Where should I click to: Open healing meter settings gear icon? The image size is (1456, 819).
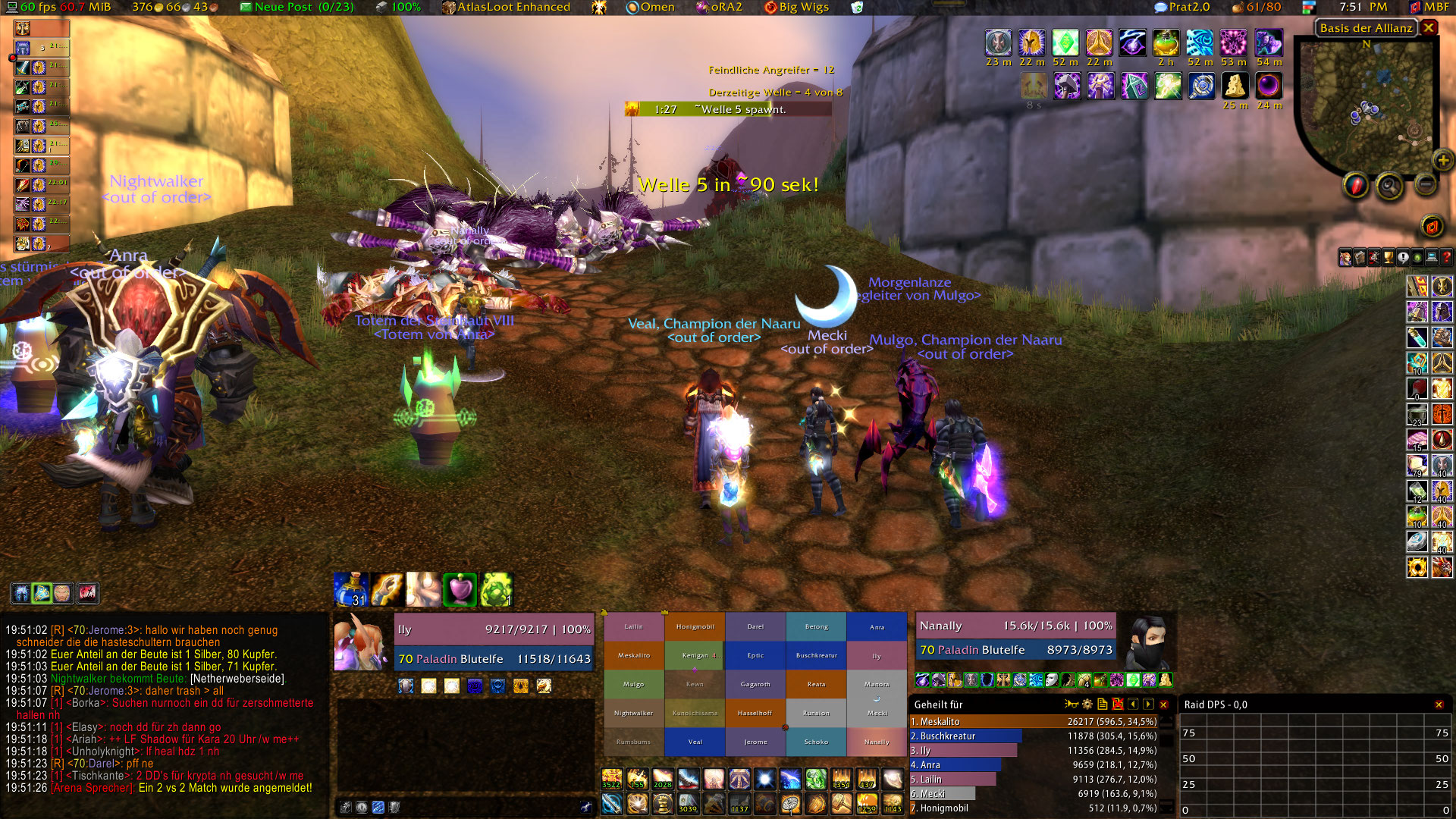click(1087, 704)
